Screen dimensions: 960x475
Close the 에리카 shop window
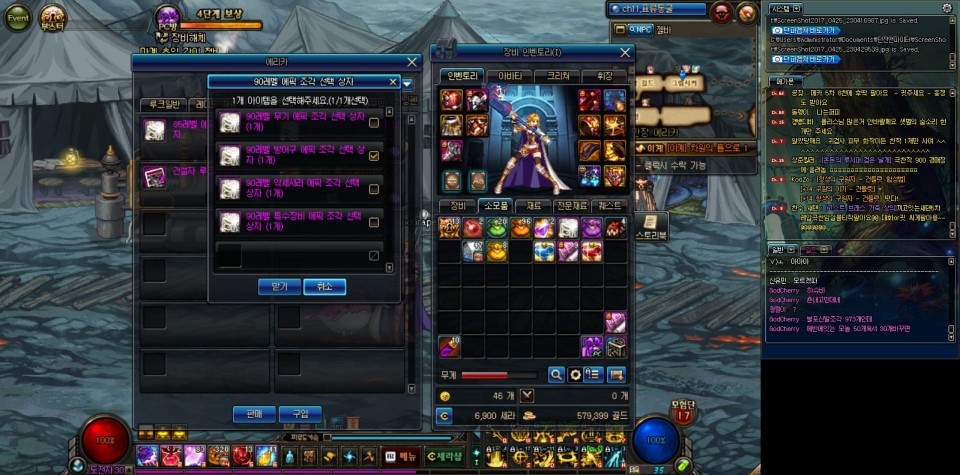(412, 62)
